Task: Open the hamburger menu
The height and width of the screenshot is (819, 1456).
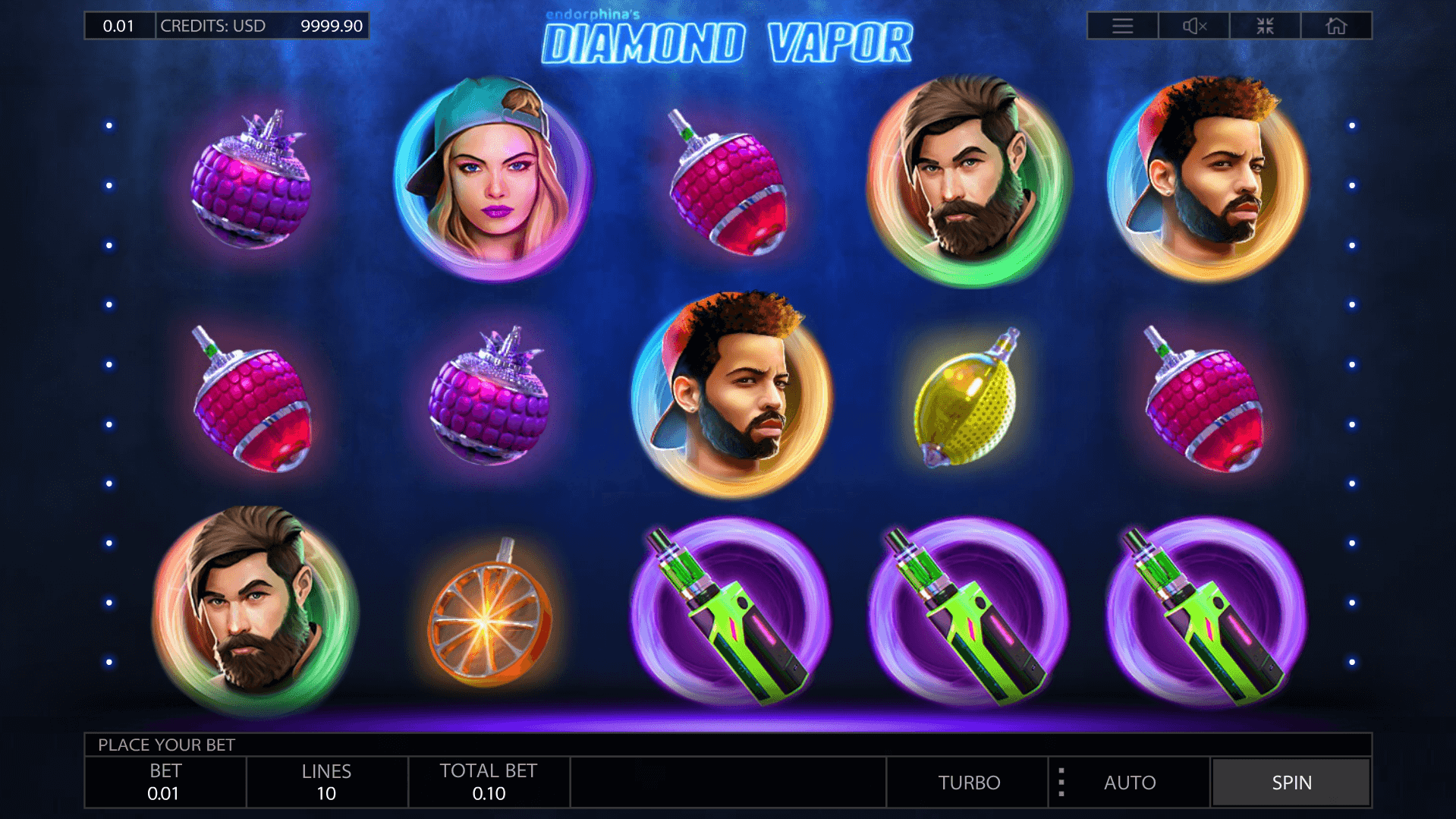Action: (1122, 26)
